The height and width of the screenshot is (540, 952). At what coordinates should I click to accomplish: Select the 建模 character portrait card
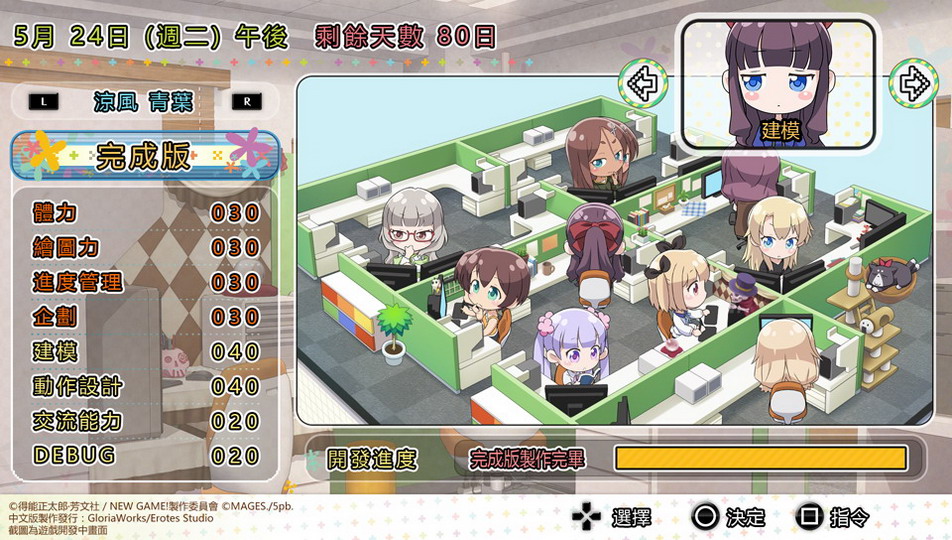point(778,83)
